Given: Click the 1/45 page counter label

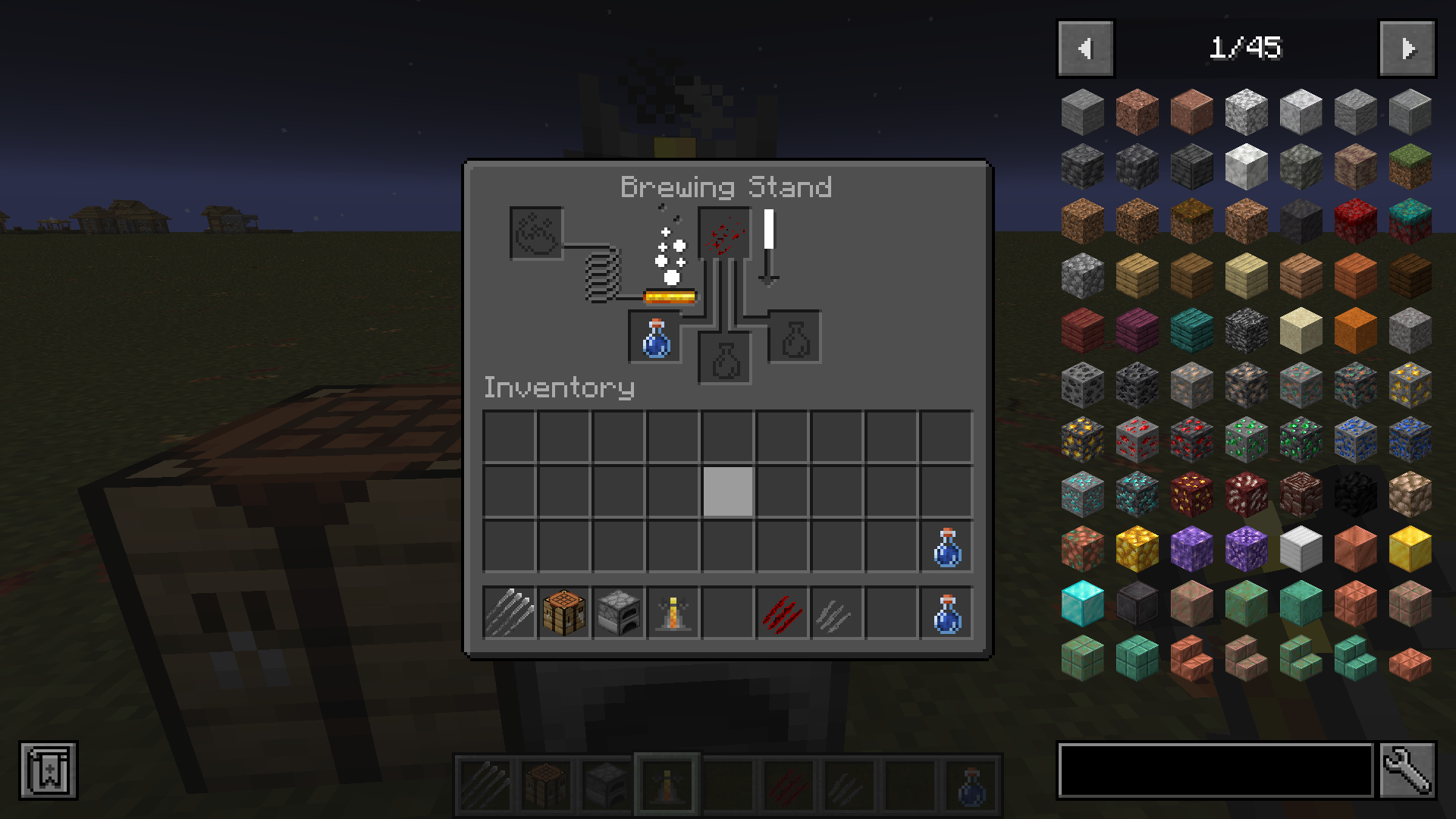Looking at the screenshot, I should (x=1246, y=48).
